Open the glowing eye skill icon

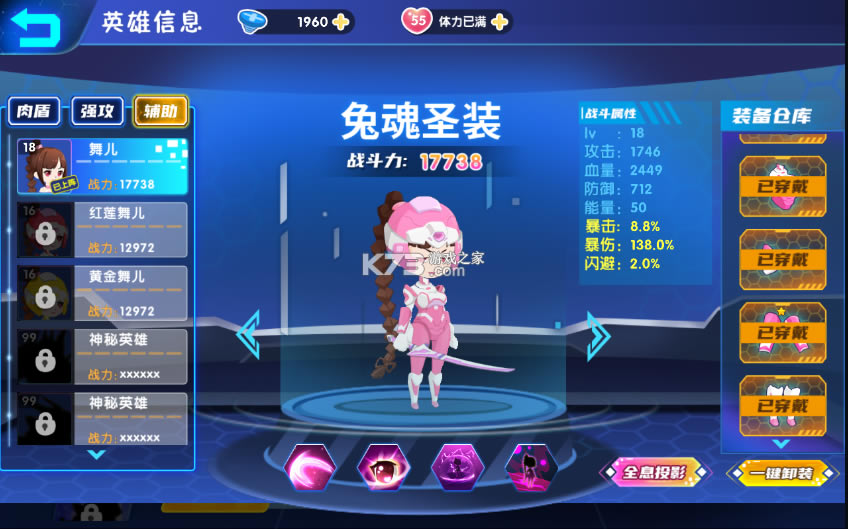383,468
